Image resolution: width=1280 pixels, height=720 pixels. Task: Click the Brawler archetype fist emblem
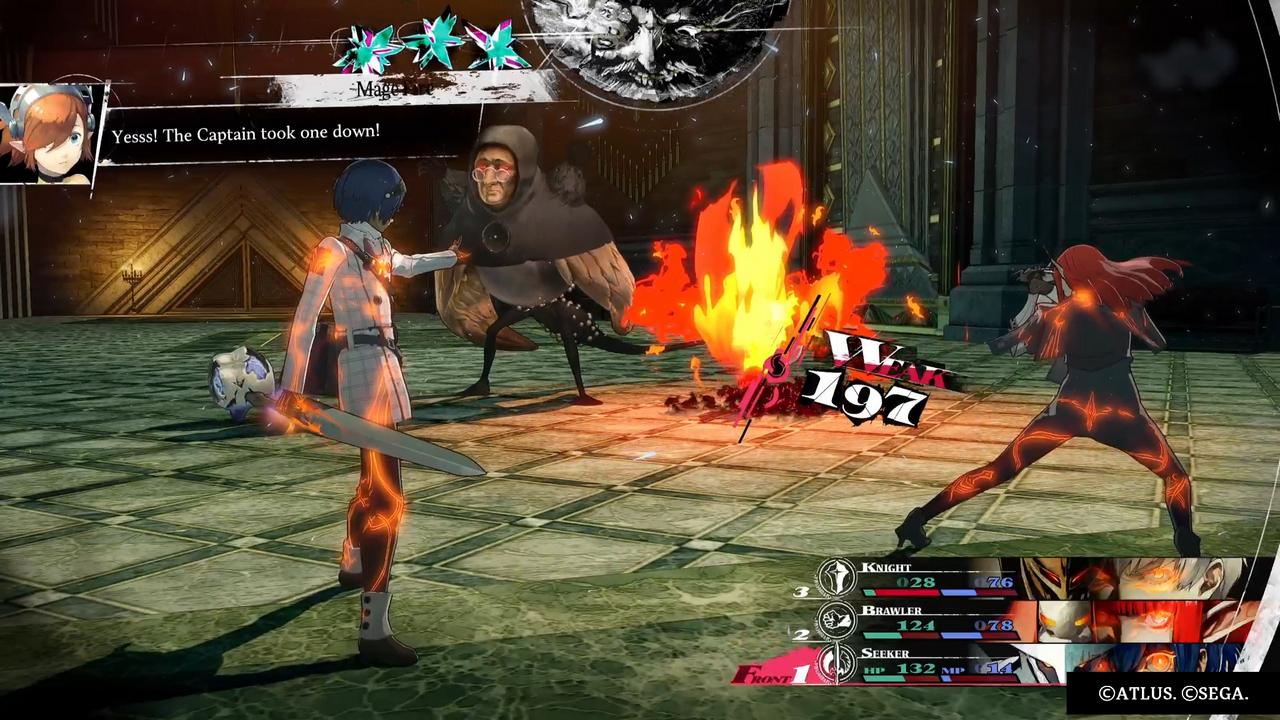838,621
